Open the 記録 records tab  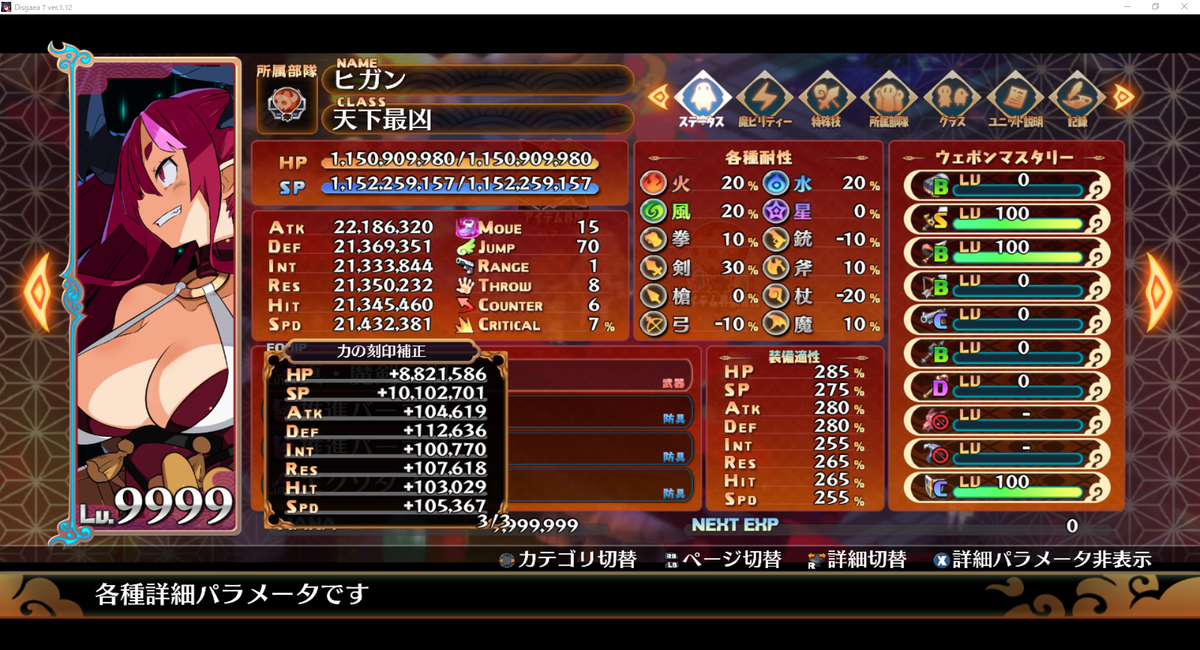pos(1076,99)
